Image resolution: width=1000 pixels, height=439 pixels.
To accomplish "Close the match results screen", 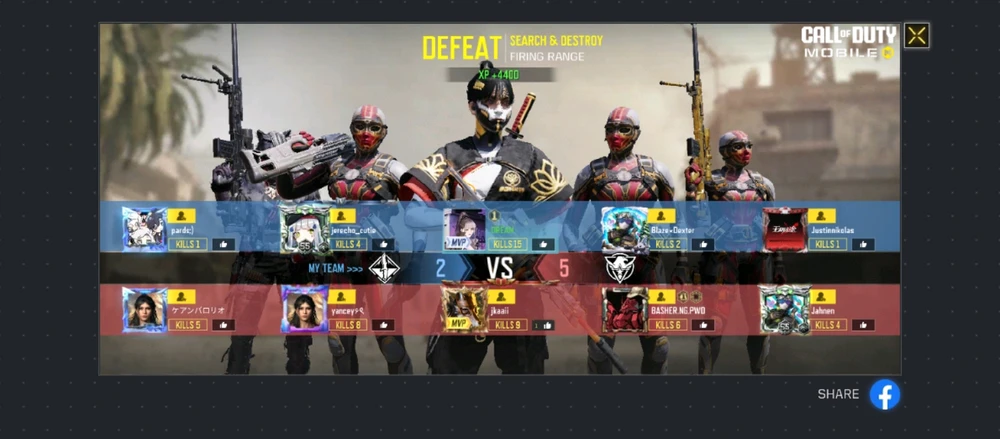I will coord(916,36).
